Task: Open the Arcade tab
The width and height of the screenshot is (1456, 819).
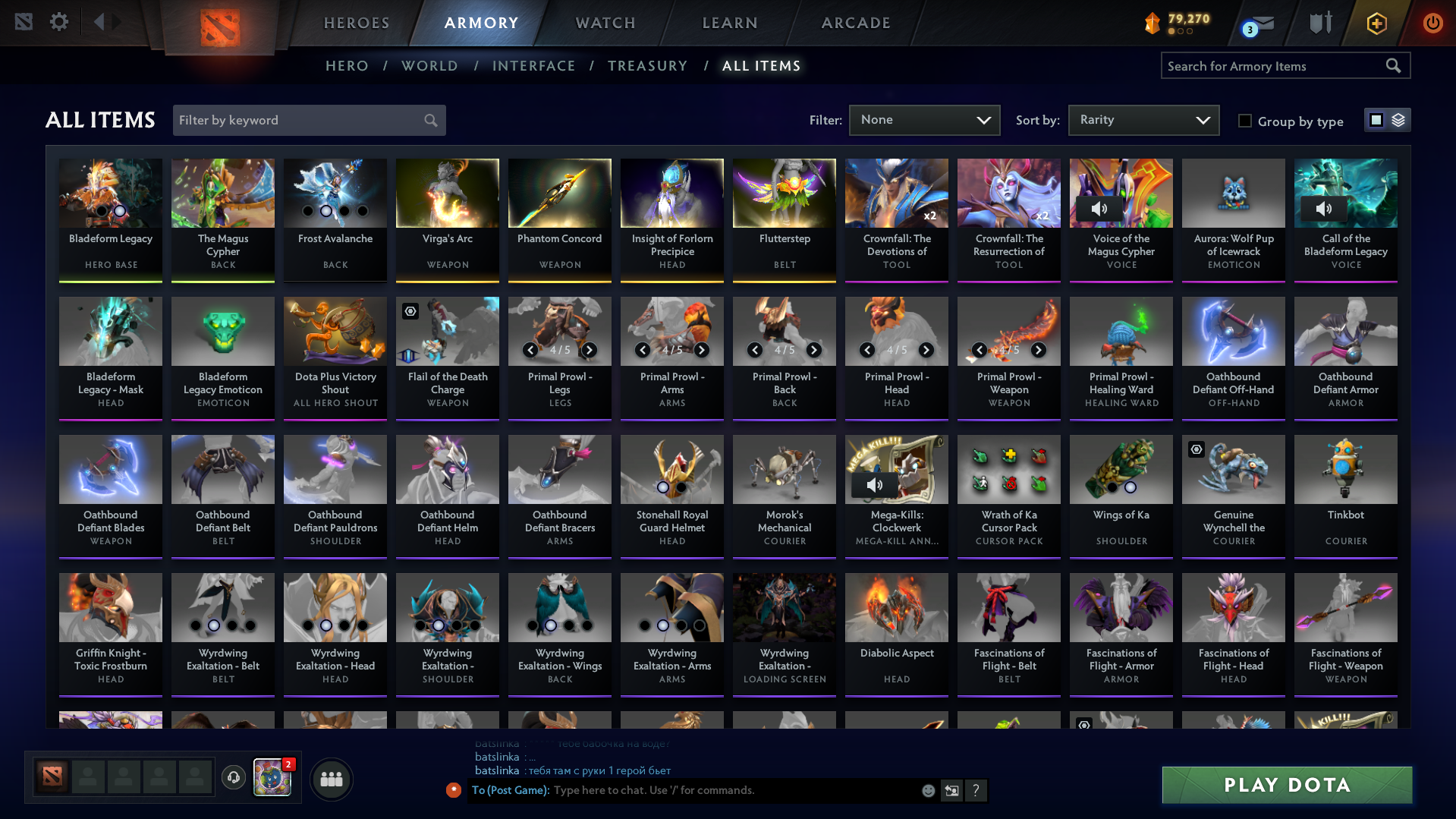Action: coord(856,23)
